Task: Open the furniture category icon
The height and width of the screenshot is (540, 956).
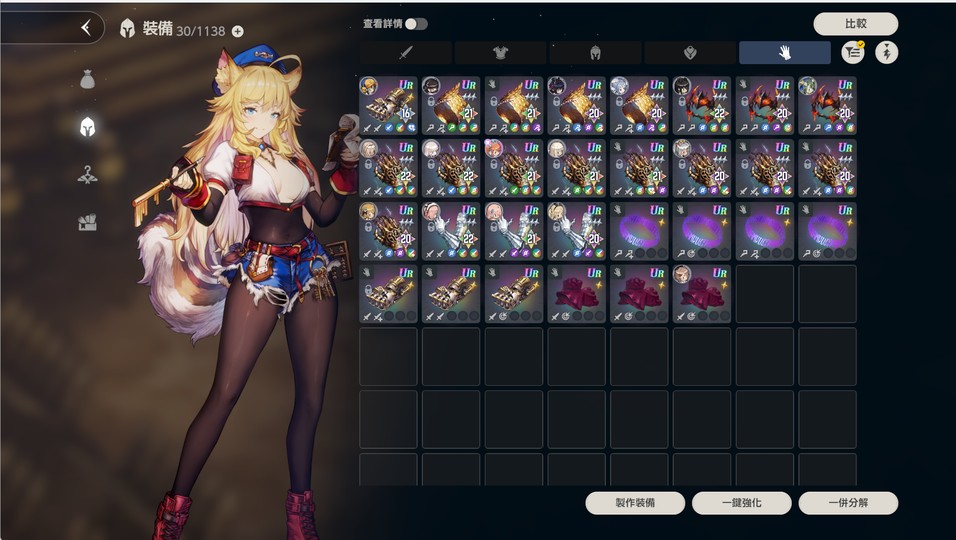Action: pos(88,222)
